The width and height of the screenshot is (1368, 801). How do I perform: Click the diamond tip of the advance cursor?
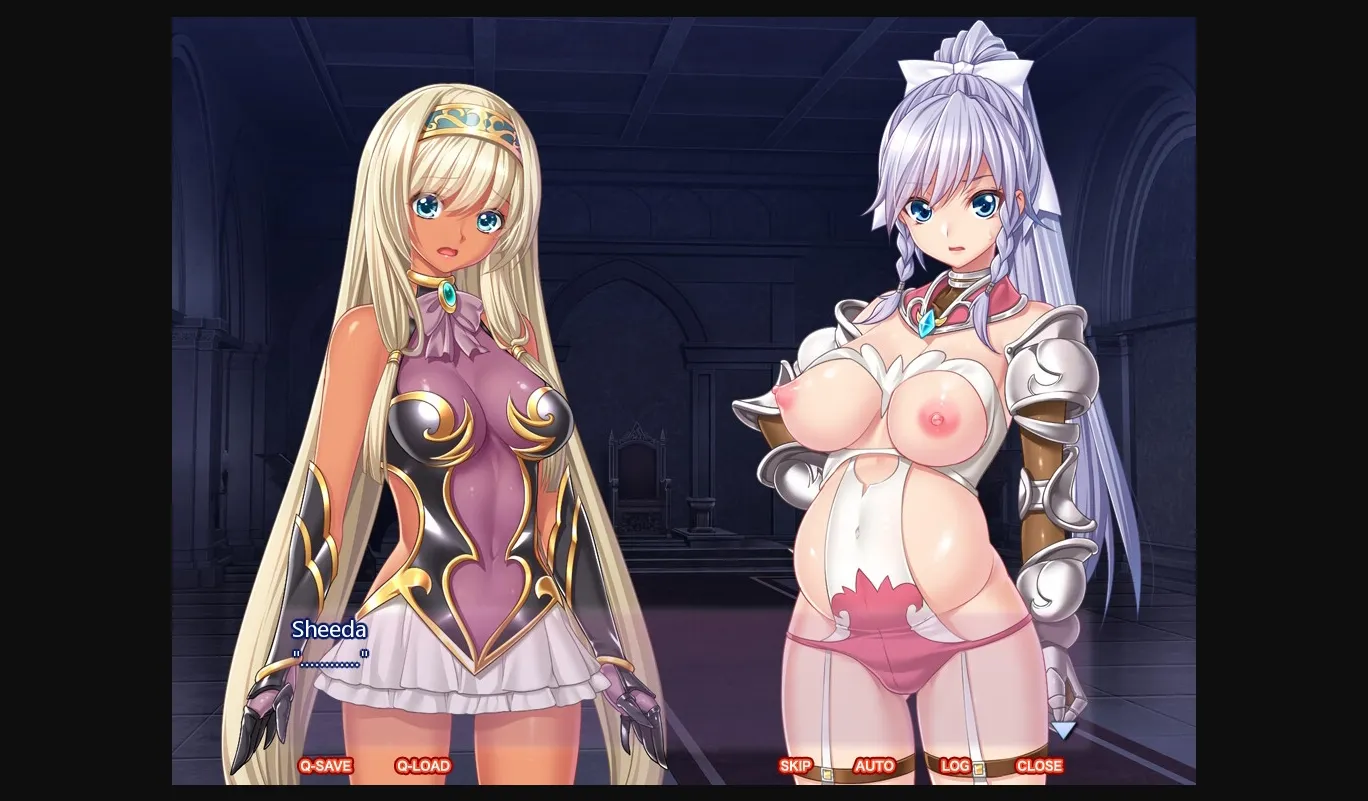(x=1063, y=741)
